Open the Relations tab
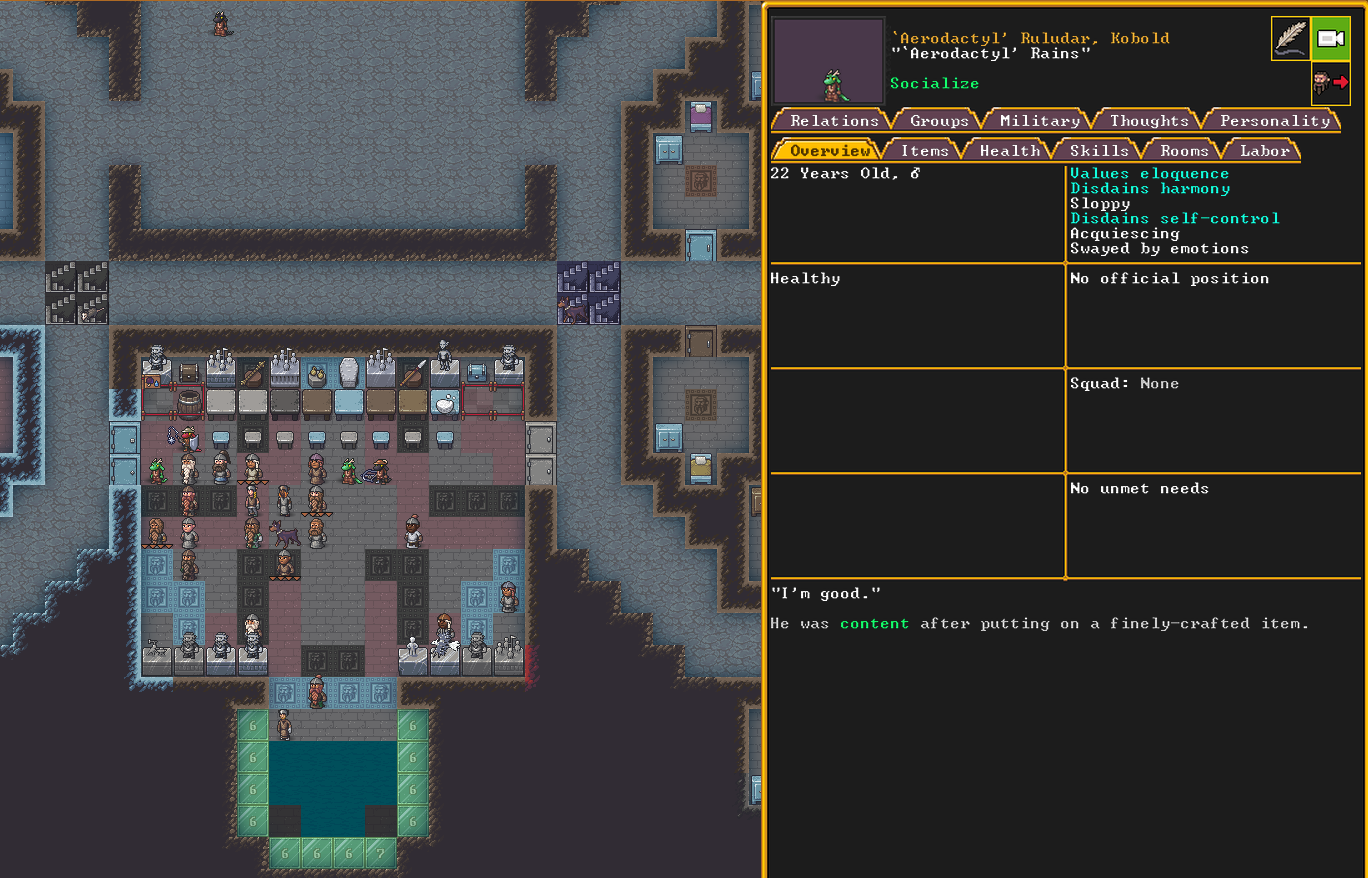The height and width of the screenshot is (878, 1368). [834, 120]
